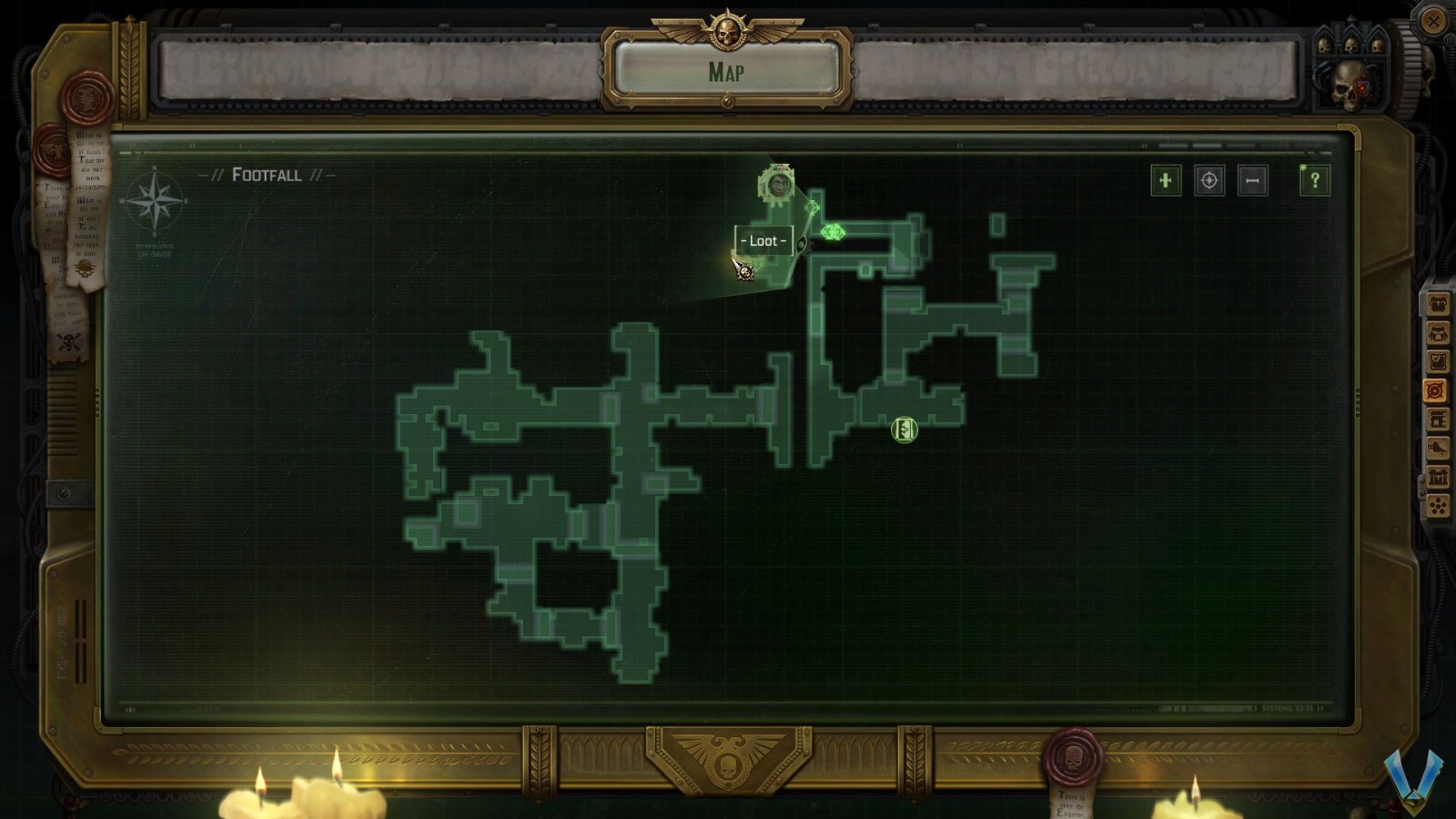Select the character portrait marker on the map
Image resolution: width=1456 pixels, height=819 pixels.
(778, 186)
